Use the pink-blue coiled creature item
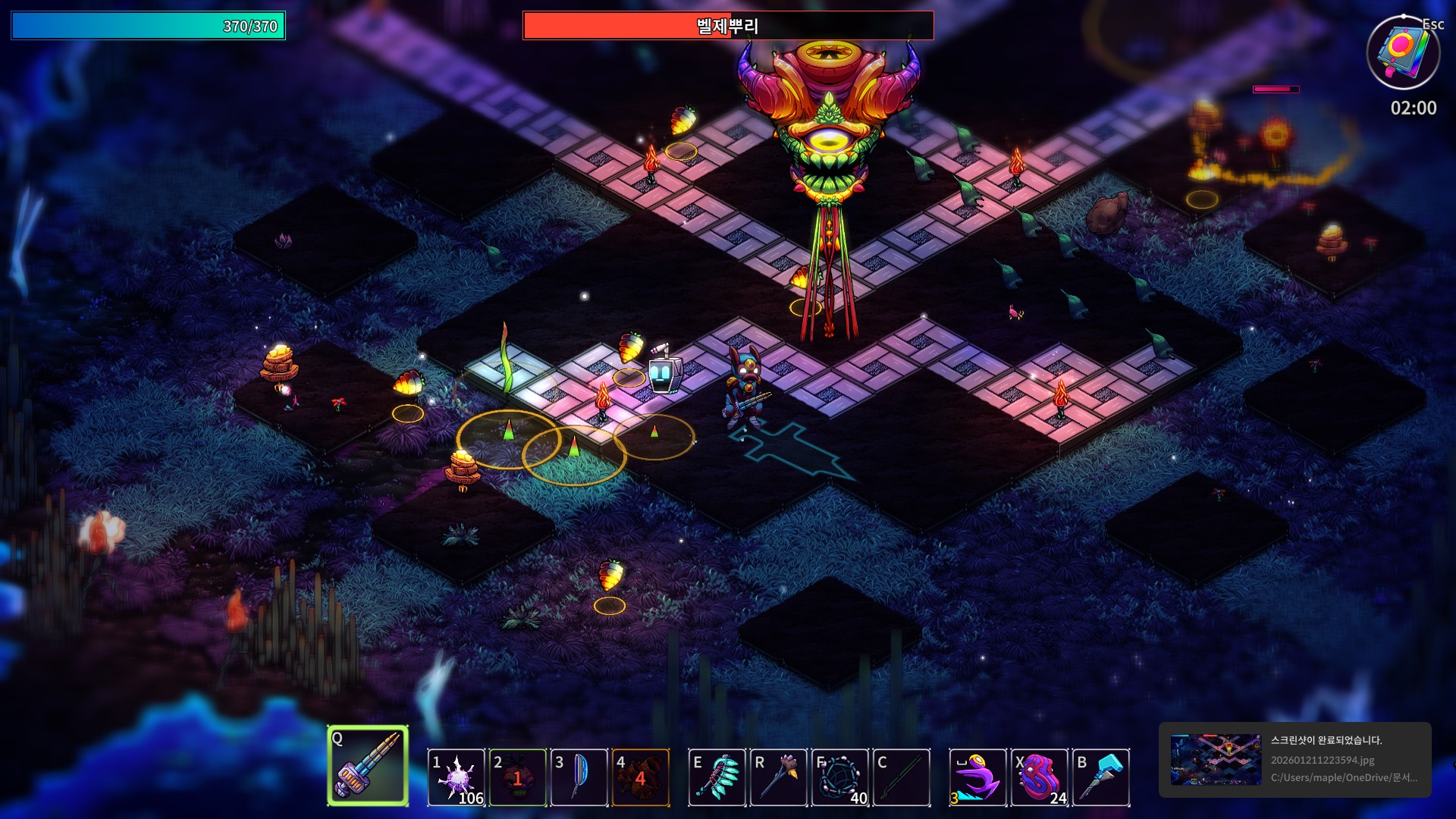 tap(1040, 777)
